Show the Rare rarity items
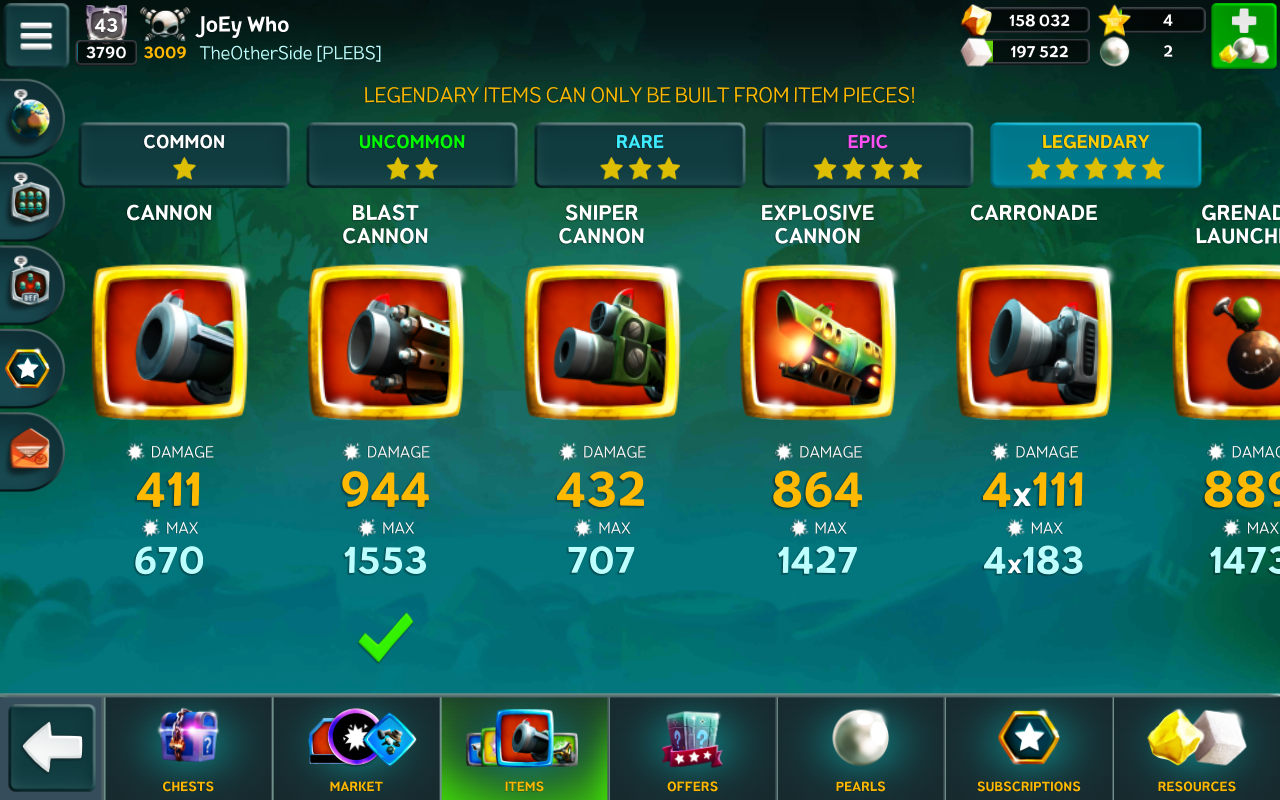This screenshot has width=1280, height=800. pyautogui.click(x=640, y=155)
